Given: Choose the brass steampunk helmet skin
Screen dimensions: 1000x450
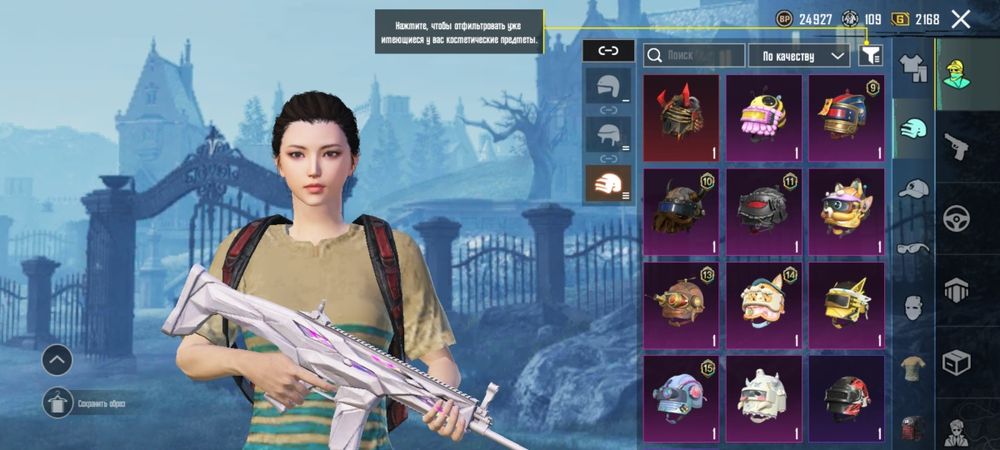Looking at the screenshot, I should point(681,305).
